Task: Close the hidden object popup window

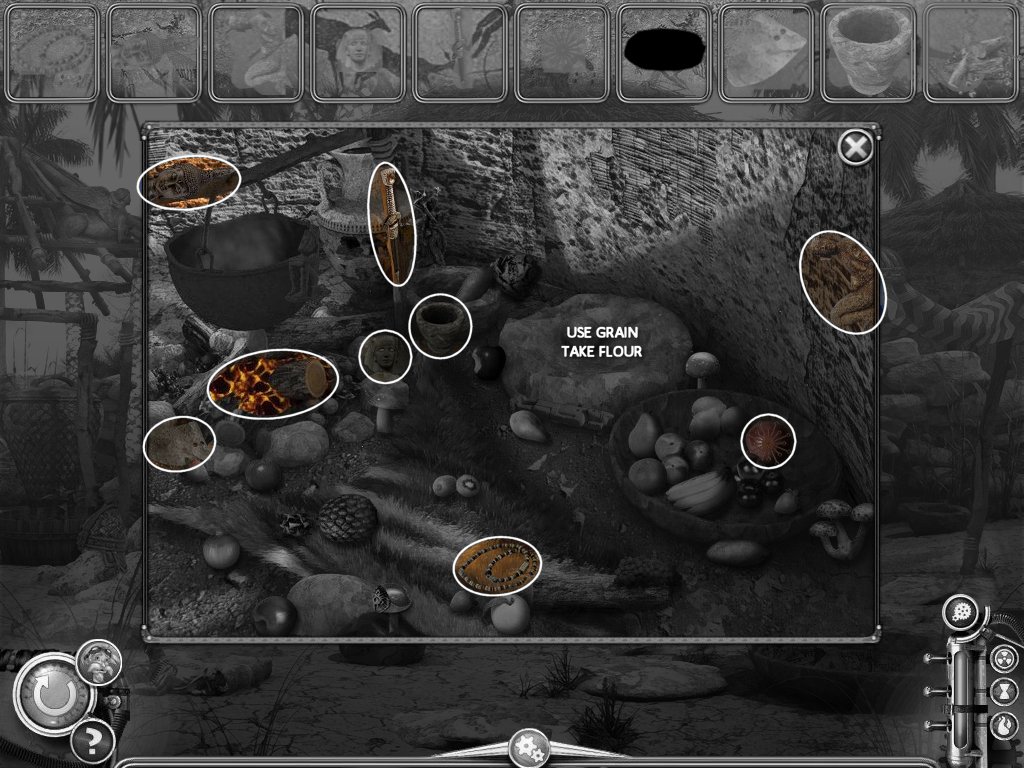Action: coord(855,148)
